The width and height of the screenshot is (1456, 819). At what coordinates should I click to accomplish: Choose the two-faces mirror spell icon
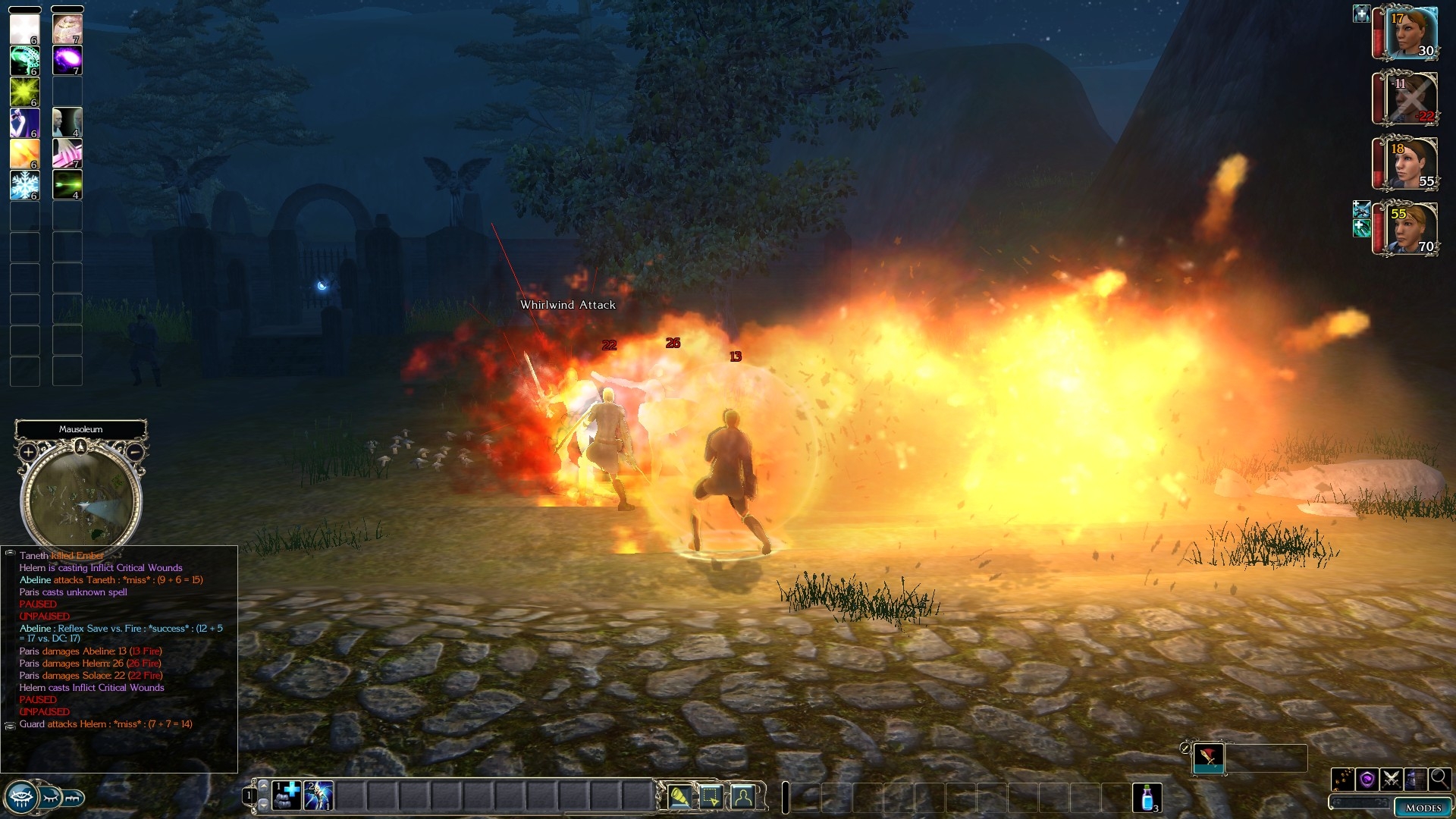click(x=67, y=122)
